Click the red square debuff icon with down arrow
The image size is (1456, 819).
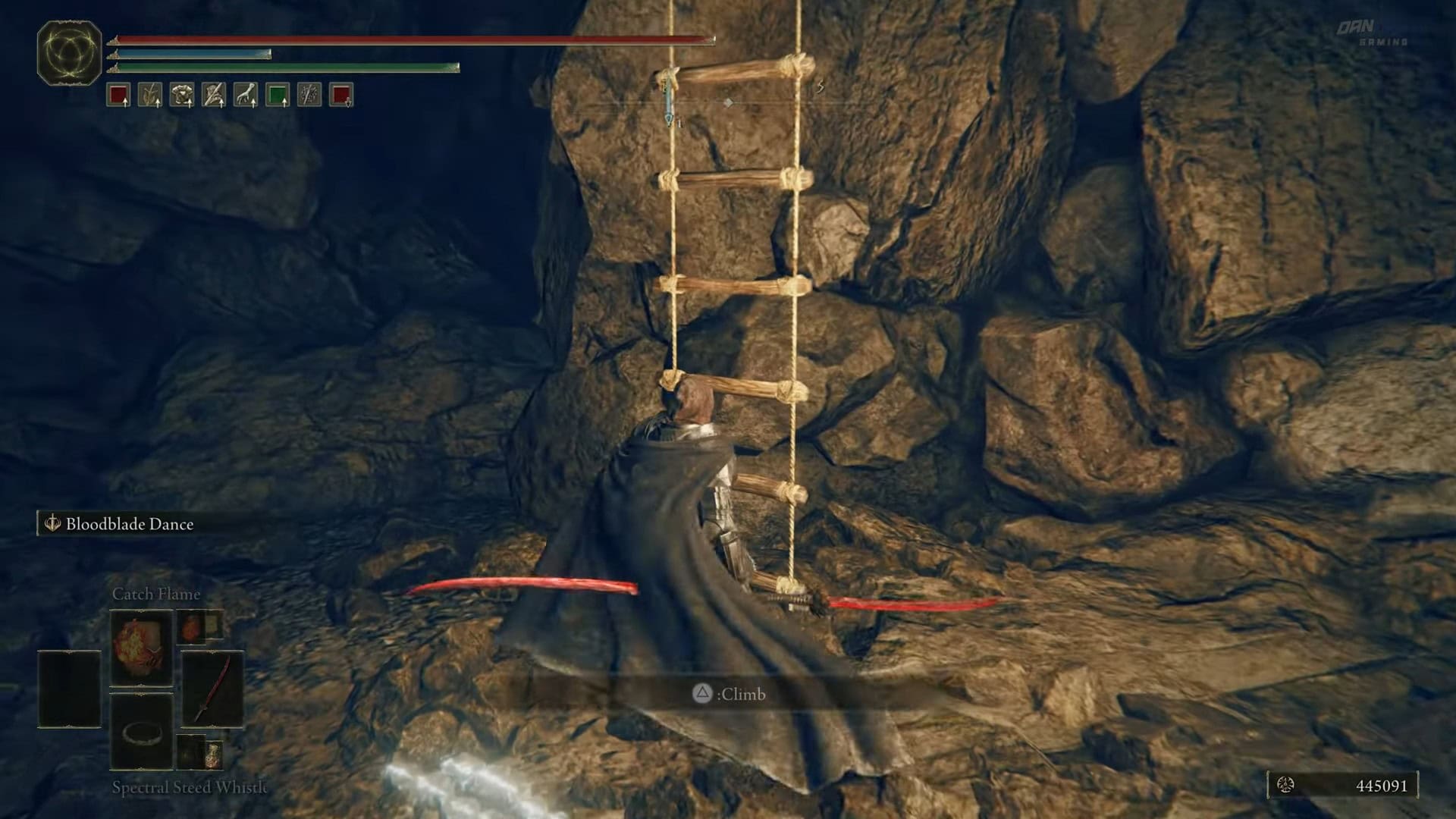pos(341,95)
